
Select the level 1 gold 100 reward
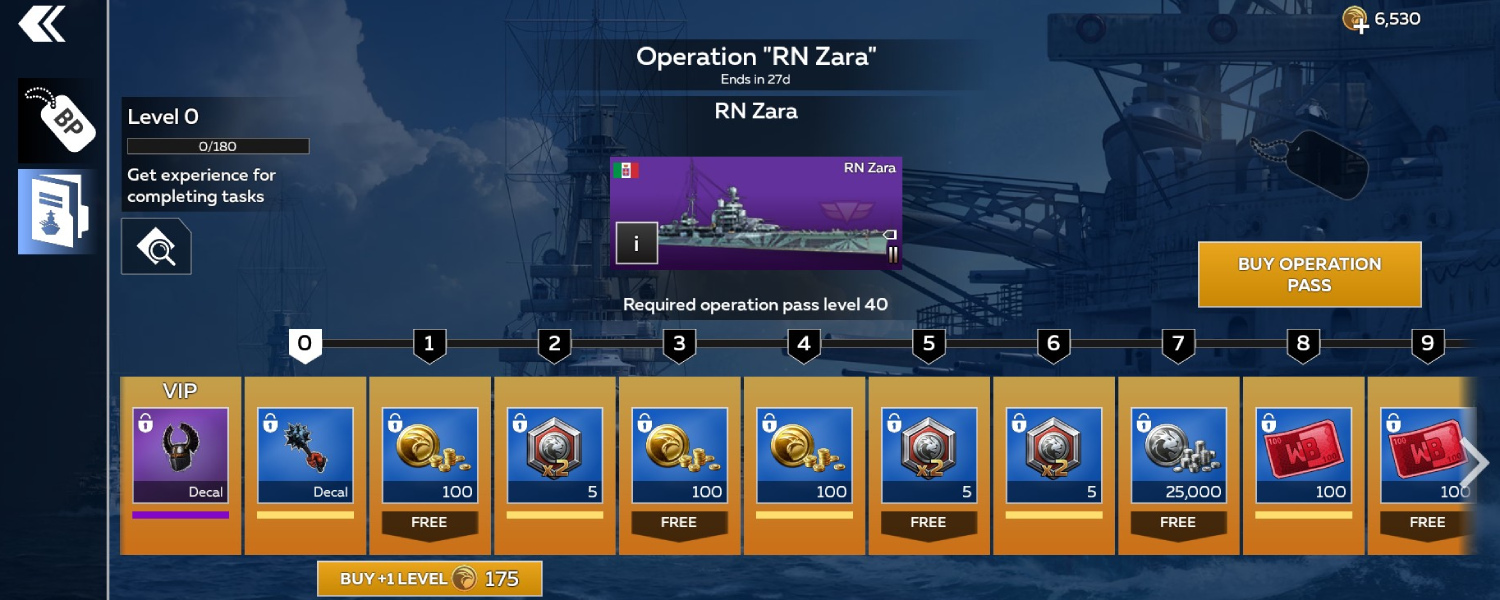(430, 455)
